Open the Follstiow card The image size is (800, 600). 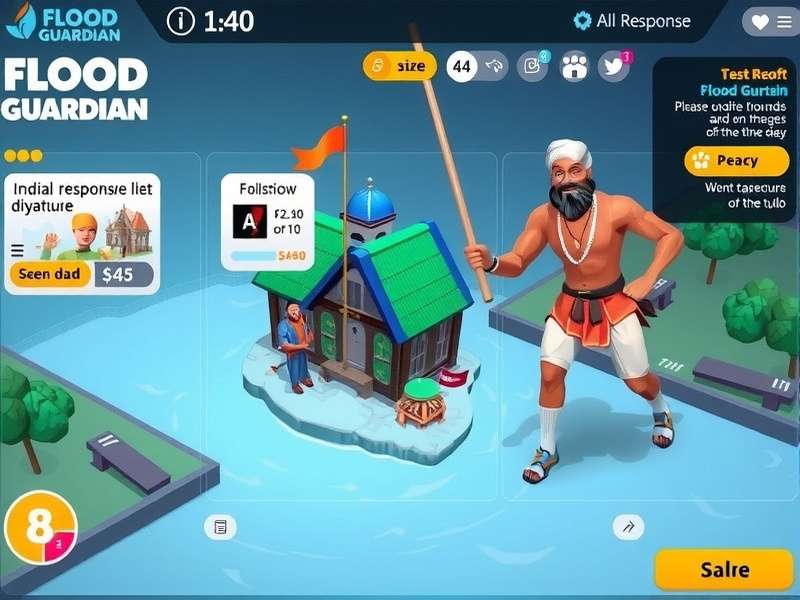[x=267, y=221]
